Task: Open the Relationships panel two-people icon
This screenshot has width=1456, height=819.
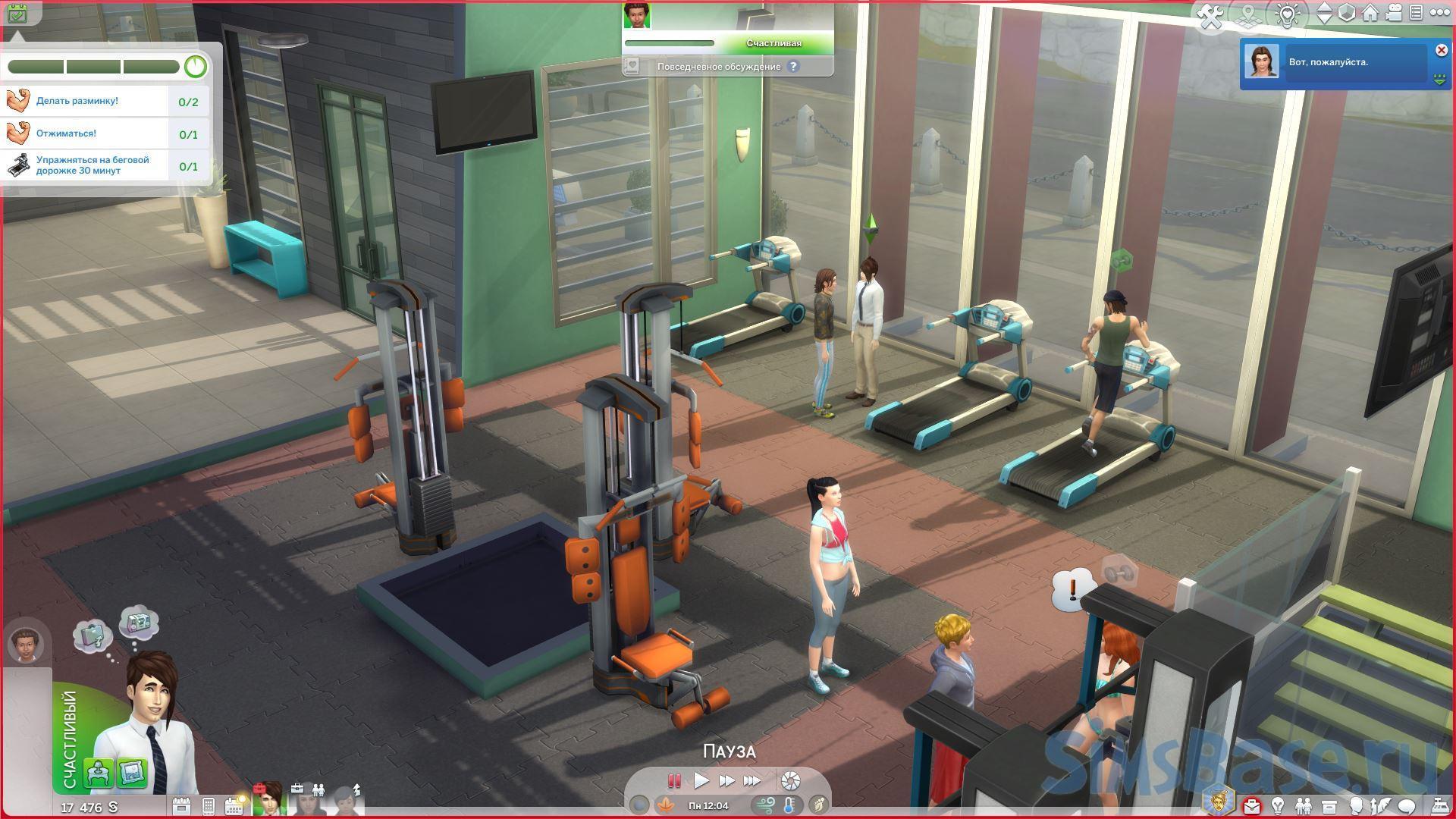Action: pyautogui.click(x=1304, y=805)
